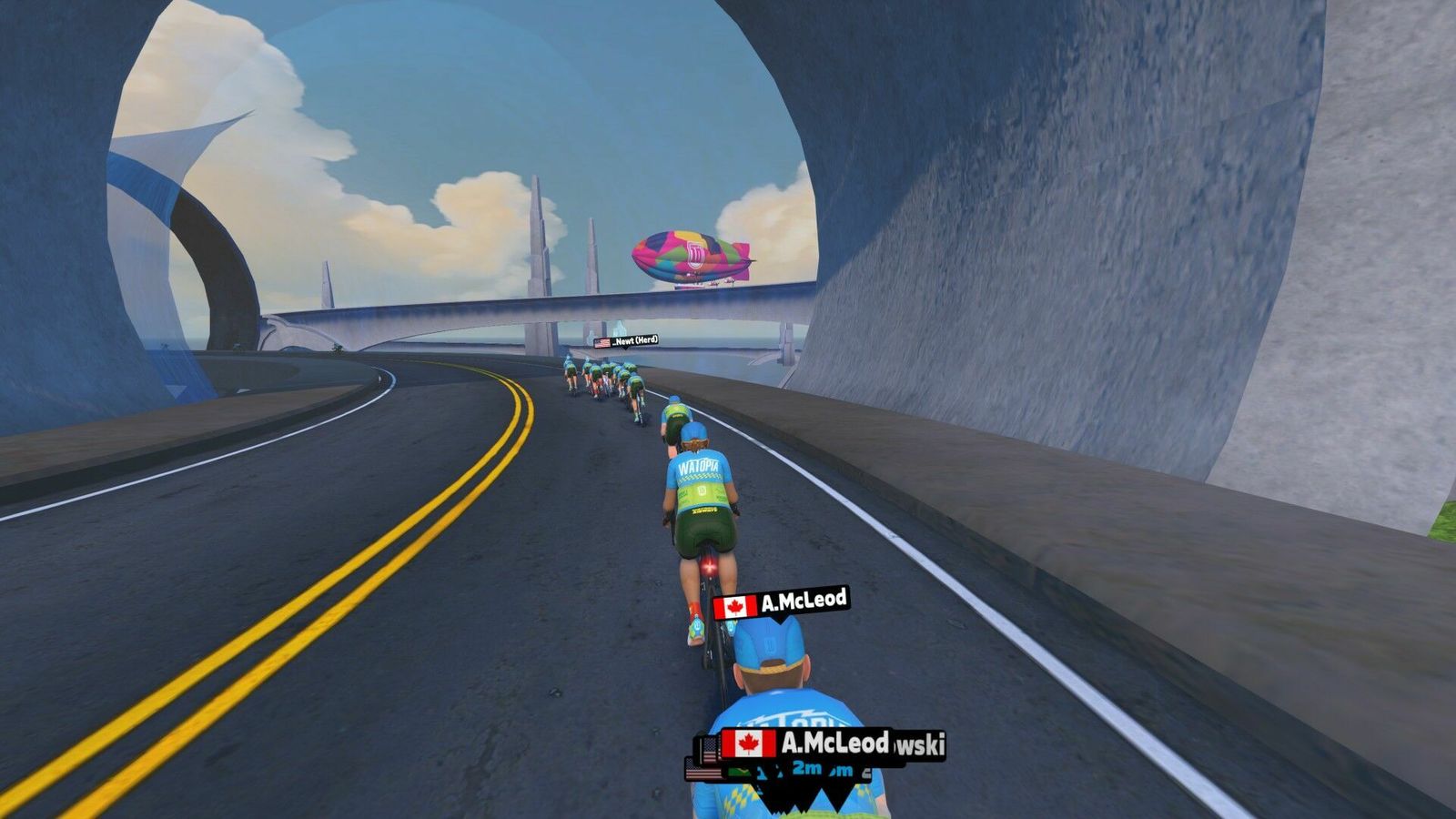1456x819 pixels.
Task: Select the .Newt (Herd) rider name tag
Action: coord(626,341)
